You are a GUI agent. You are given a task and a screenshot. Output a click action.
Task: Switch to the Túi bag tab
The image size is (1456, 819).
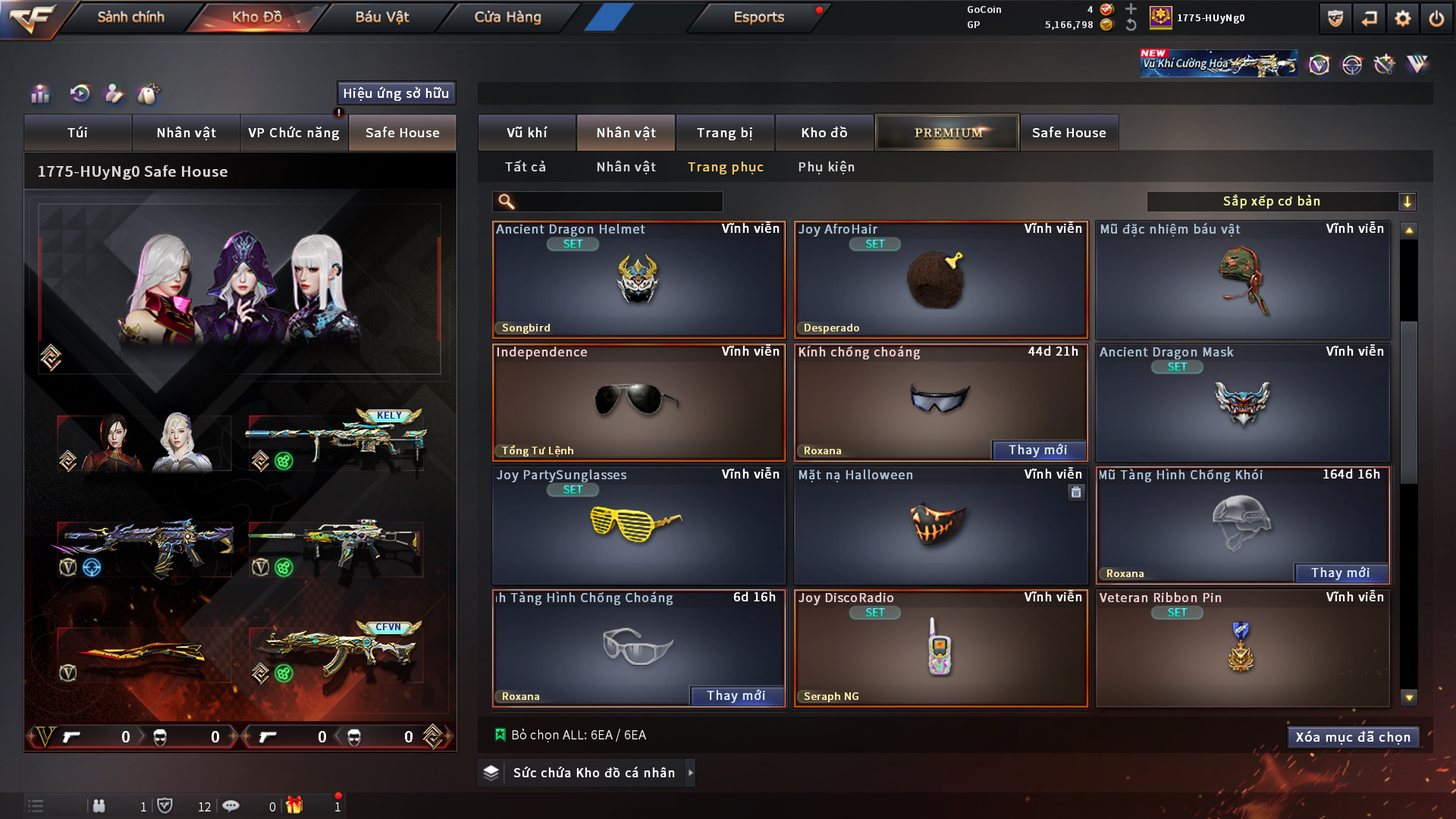coord(77,133)
